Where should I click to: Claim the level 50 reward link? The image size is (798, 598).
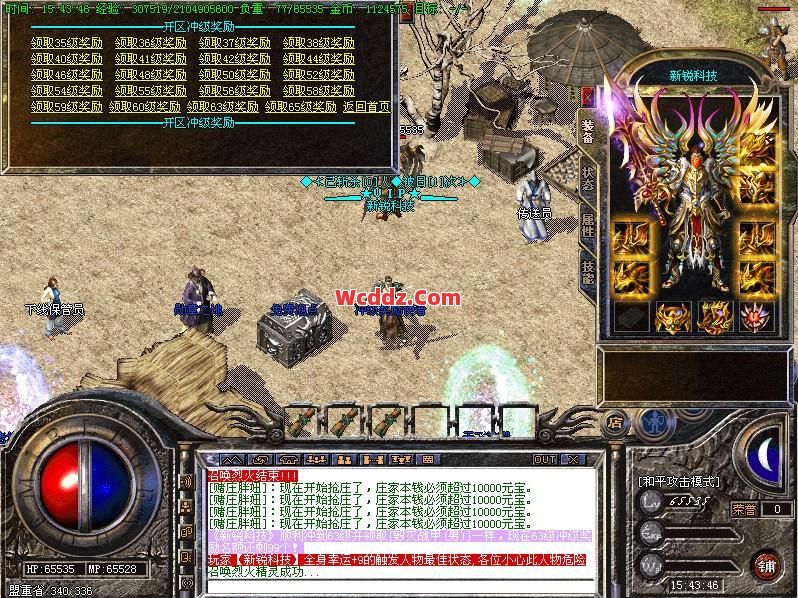(235, 75)
